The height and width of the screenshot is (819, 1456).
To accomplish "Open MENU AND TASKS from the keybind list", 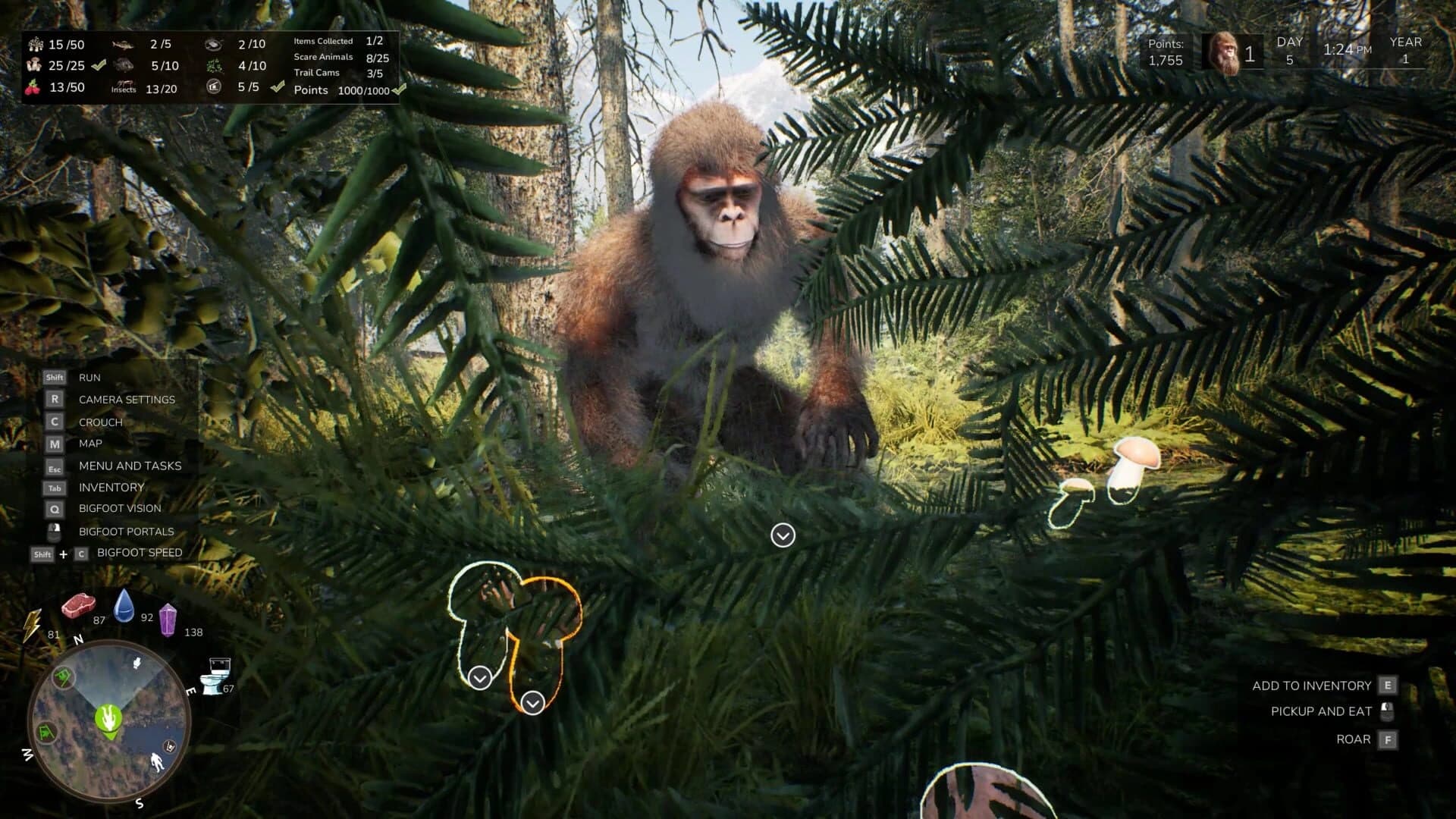I will (129, 466).
